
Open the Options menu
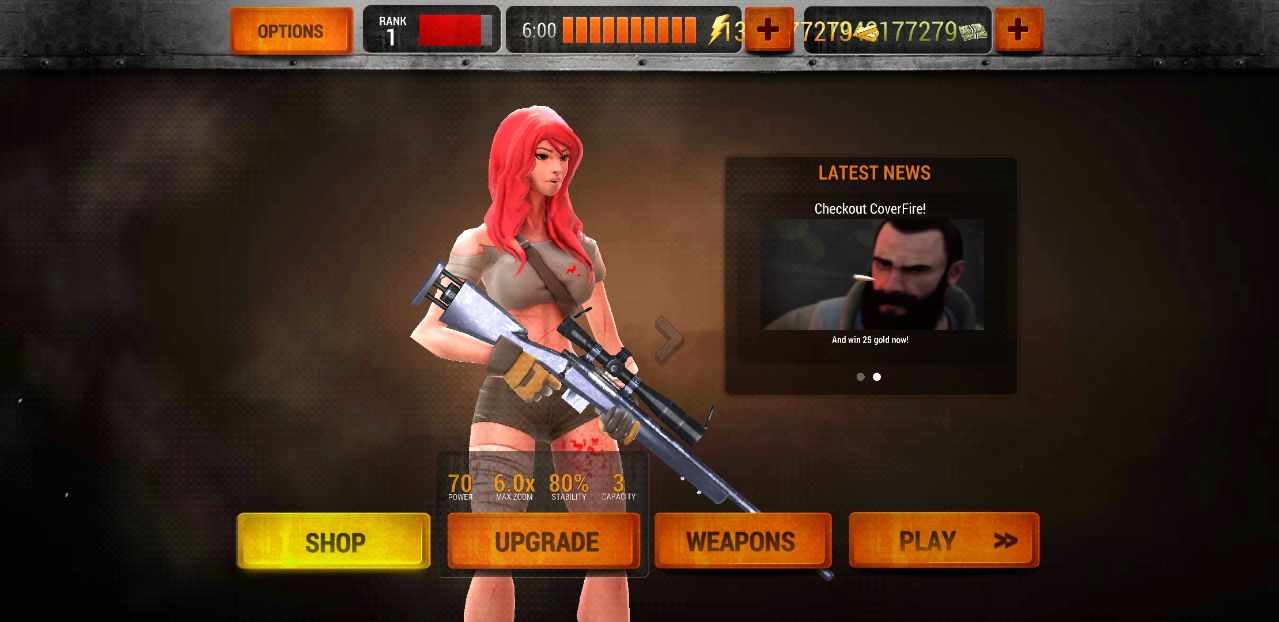click(290, 31)
